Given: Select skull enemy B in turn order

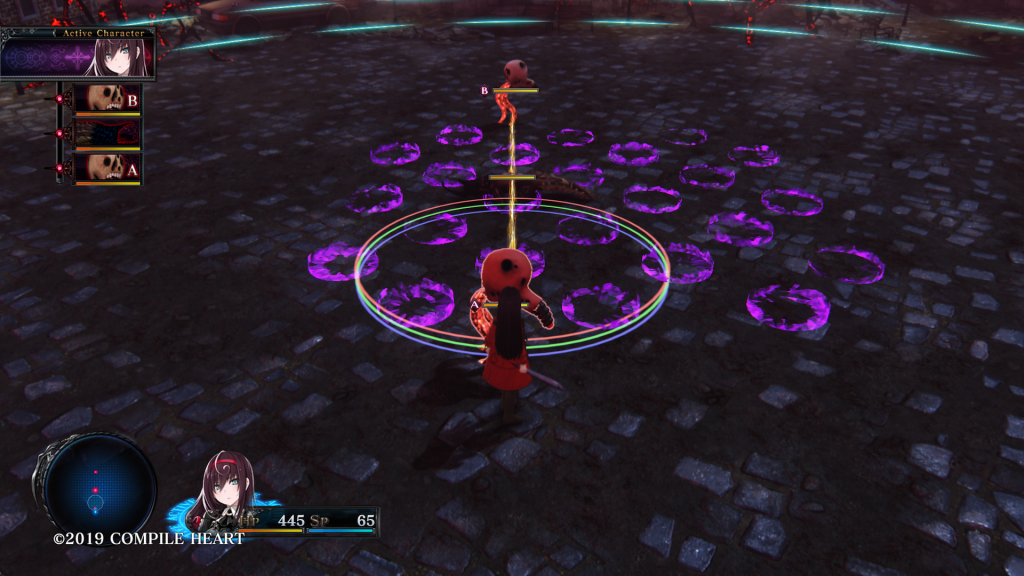Looking at the screenshot, I should (x=108, y=99).
